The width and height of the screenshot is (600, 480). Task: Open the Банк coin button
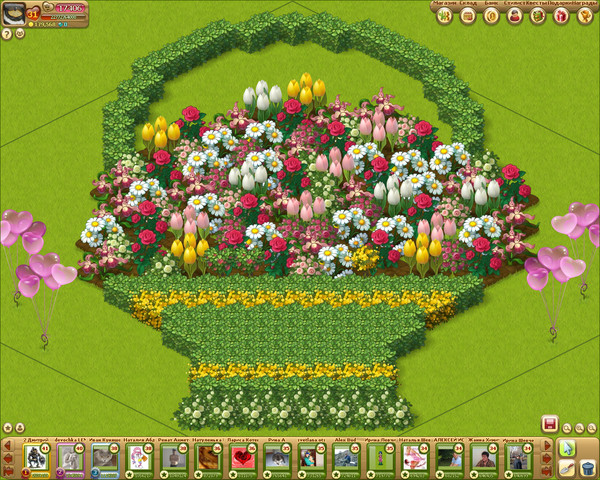[490, 16]
